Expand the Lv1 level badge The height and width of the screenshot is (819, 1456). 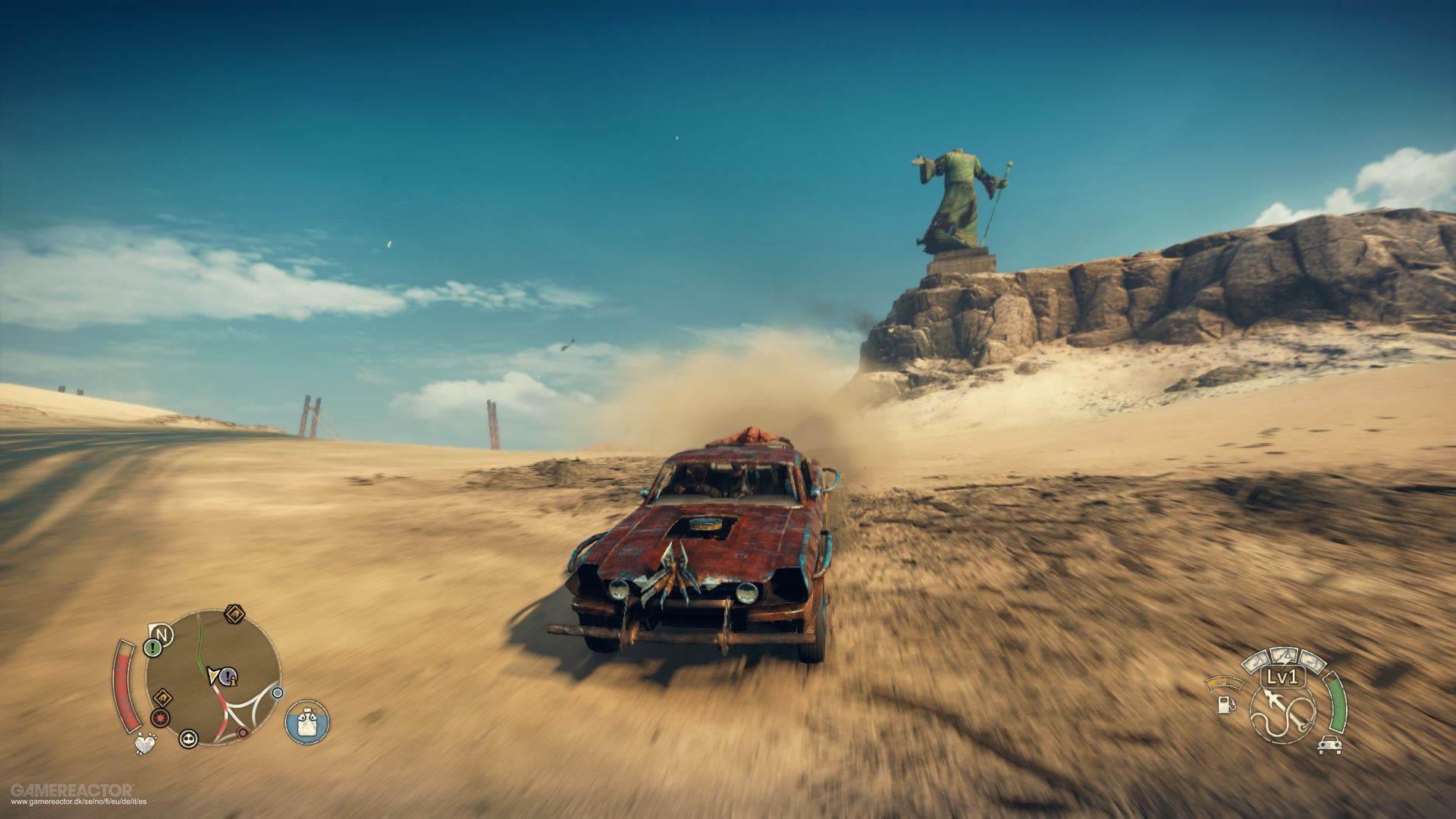1282,676
